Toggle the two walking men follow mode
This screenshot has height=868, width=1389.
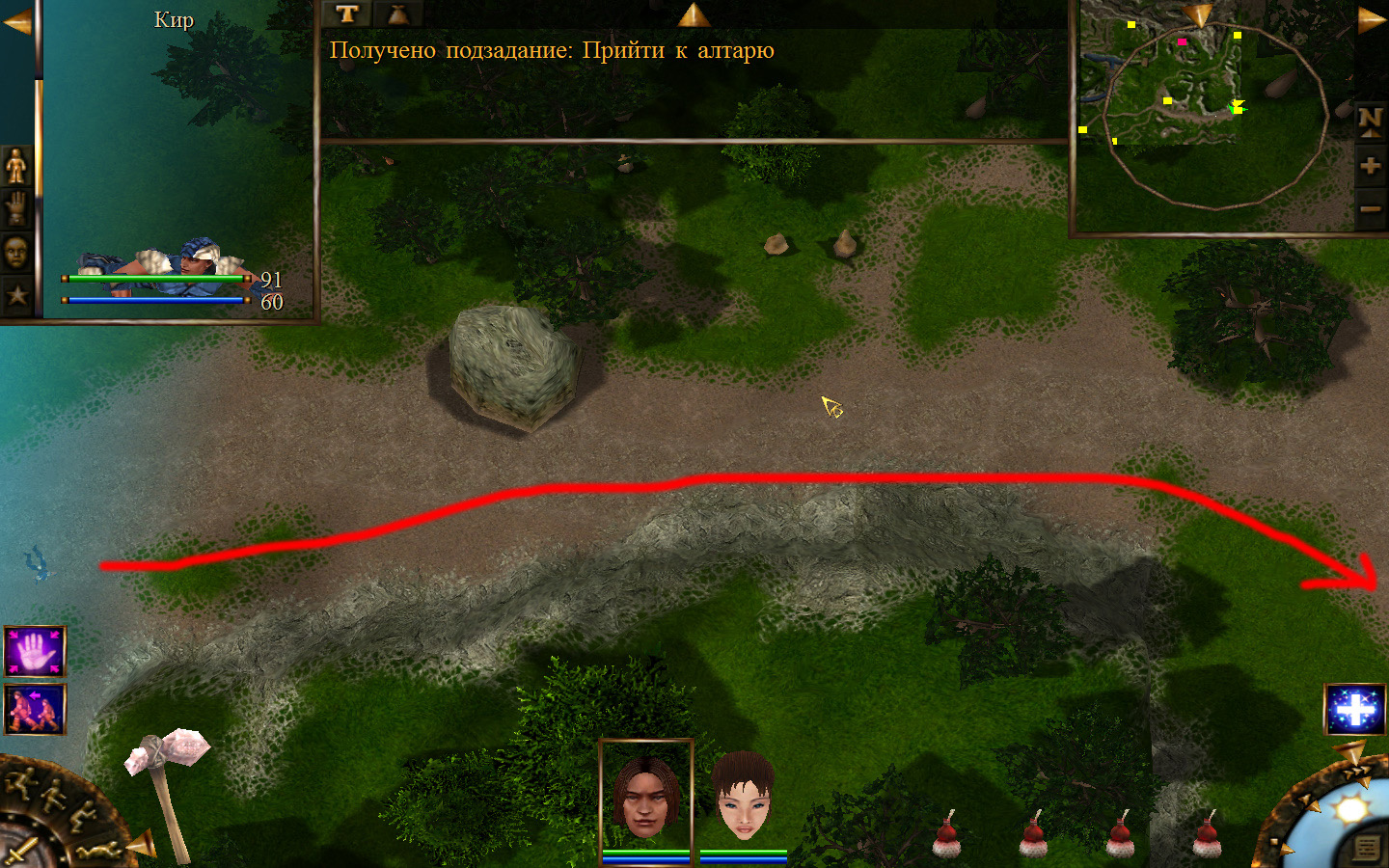click(x=35, y=709)
